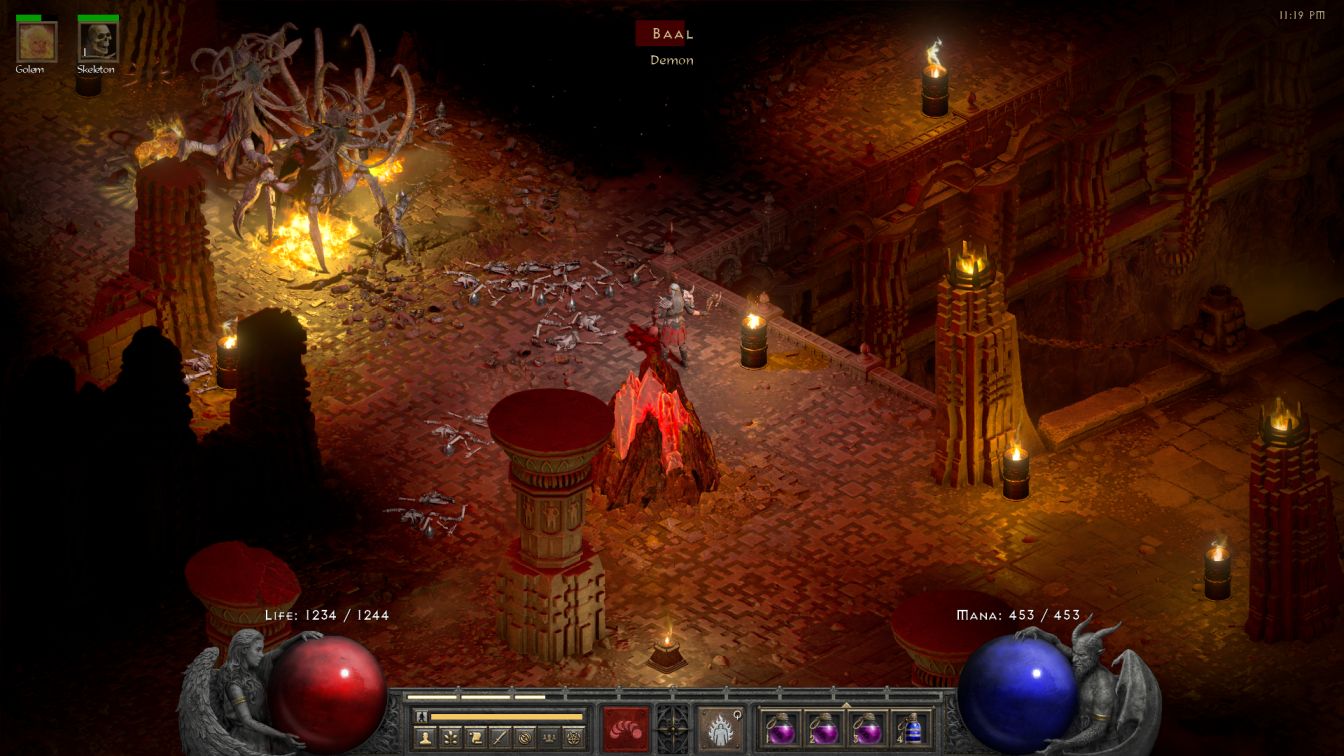This screenshot has height=756, width=1344.
Task: Click the circular icon in the mini panel
Action: 524,737
